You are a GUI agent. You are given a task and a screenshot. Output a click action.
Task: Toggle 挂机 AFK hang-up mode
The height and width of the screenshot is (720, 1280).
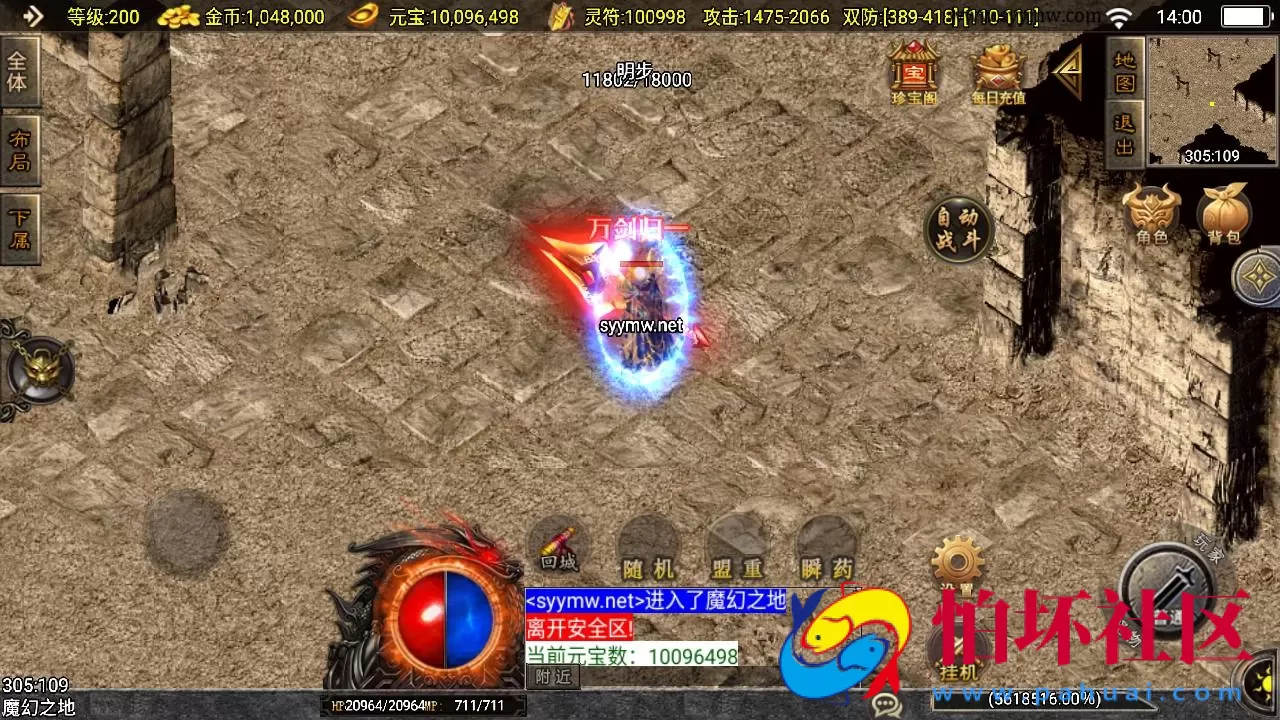pyautogui.click(x=958, y=650)
